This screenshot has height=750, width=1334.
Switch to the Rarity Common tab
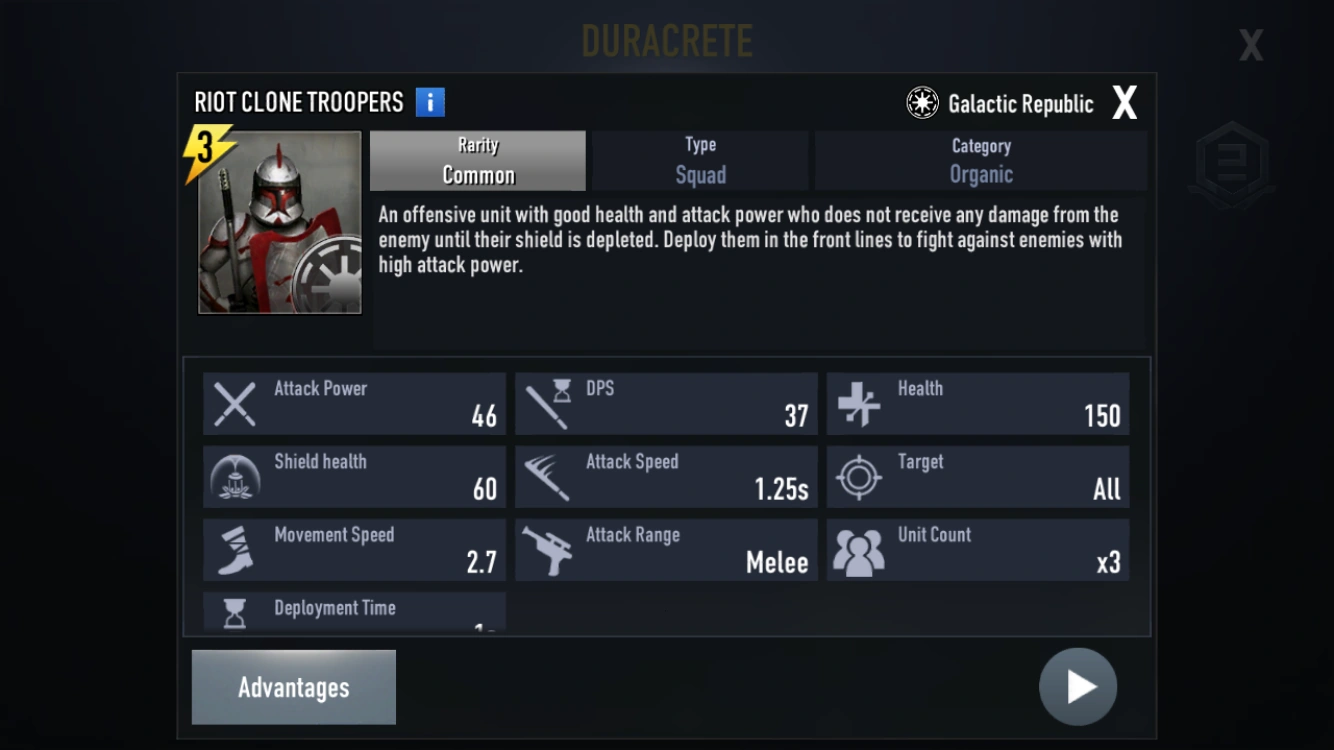coord(477,160)
